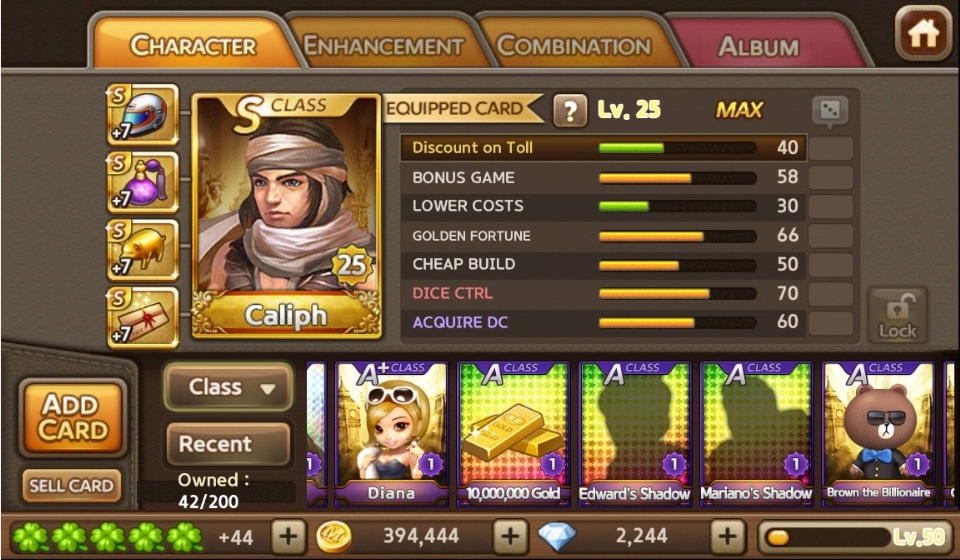960x560 pixels.
Task: Open the Combination tab
Action: coord(573,46)
